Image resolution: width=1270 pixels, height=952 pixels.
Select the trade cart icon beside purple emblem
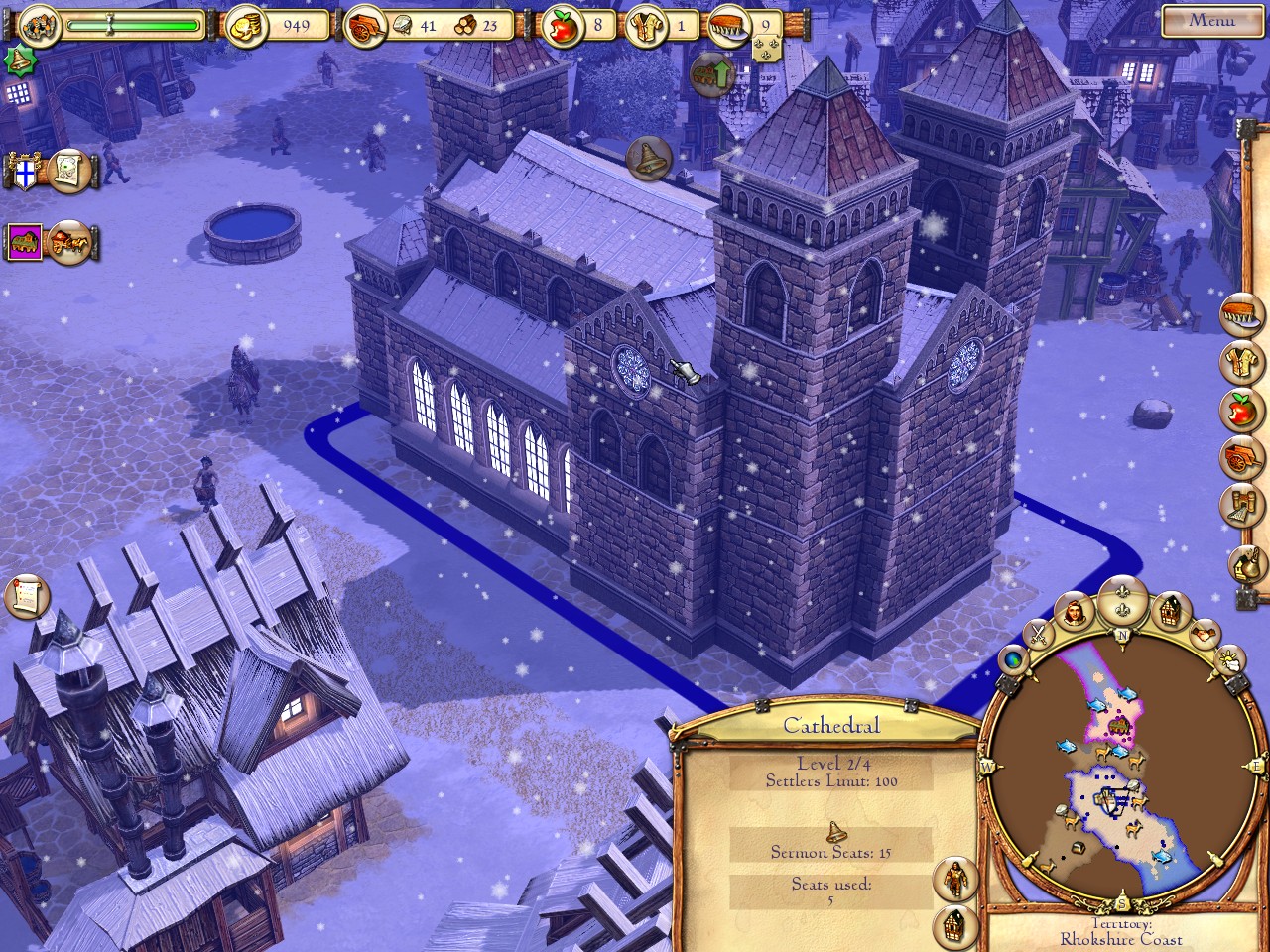tap(69, 241)
